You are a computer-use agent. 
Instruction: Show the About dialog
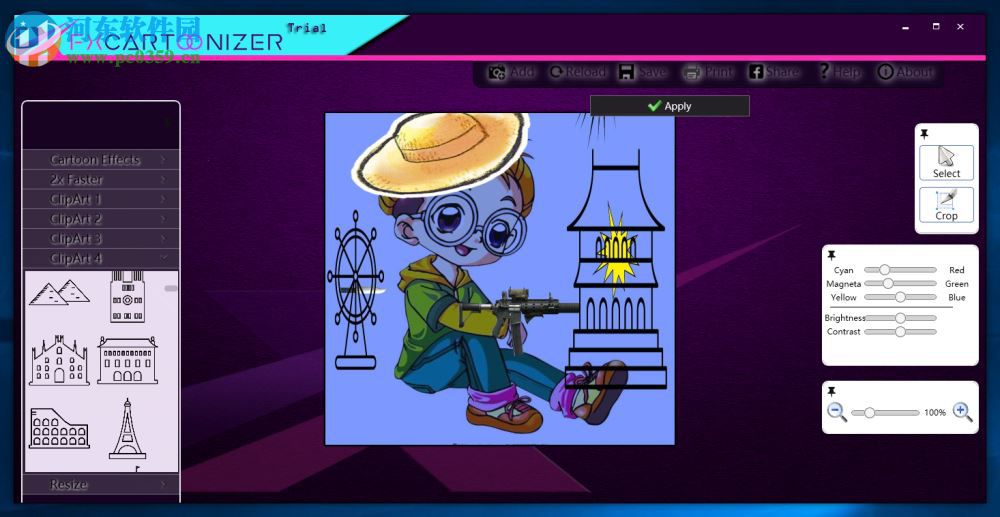(905, 72)
